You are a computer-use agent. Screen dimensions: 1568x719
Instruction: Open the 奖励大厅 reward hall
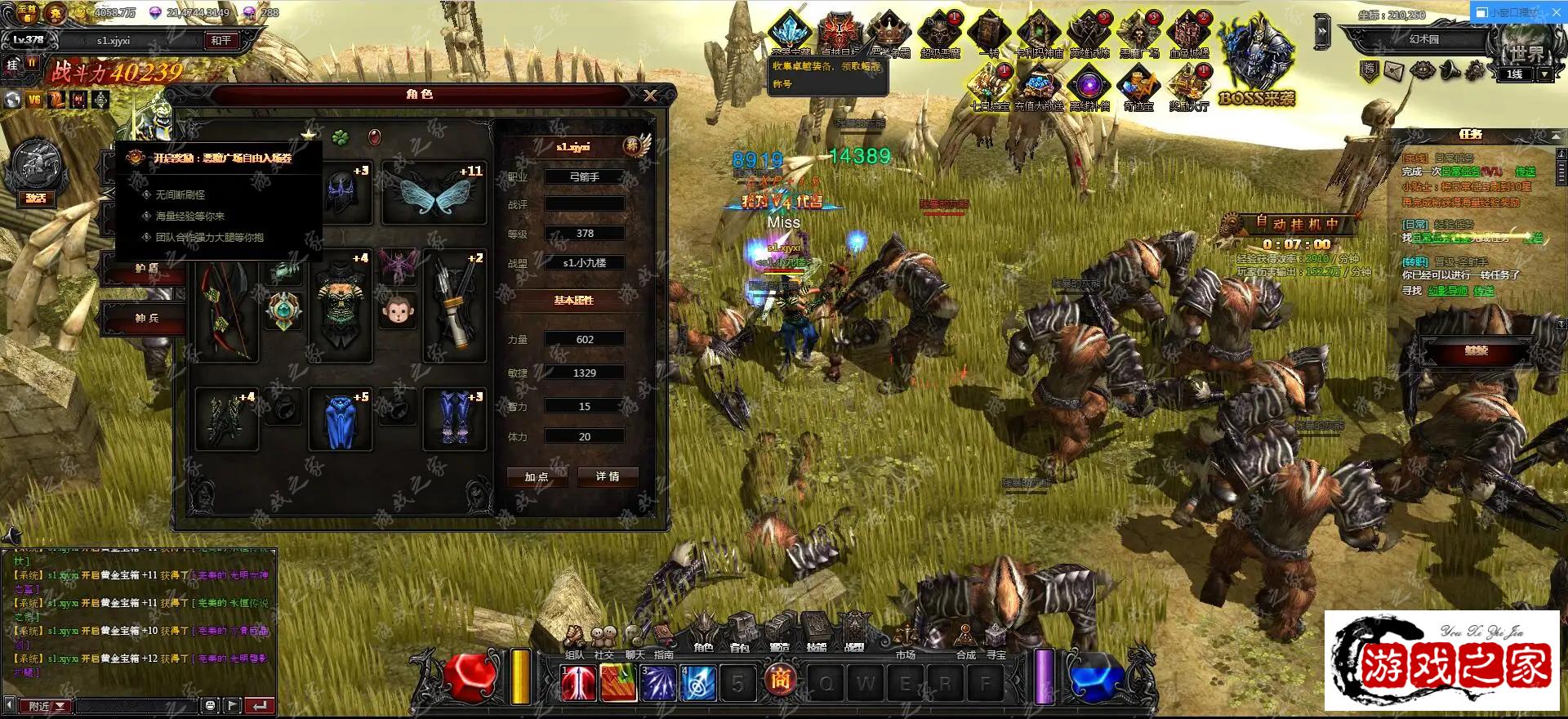point(1188,87)
